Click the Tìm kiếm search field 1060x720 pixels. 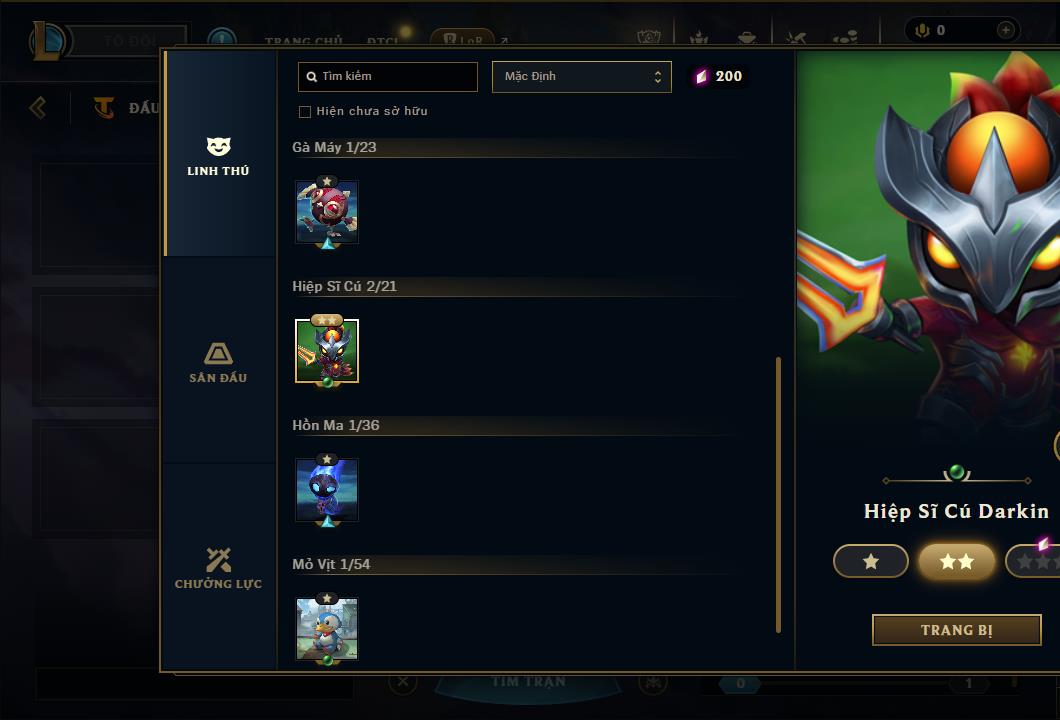click(388, 77)
